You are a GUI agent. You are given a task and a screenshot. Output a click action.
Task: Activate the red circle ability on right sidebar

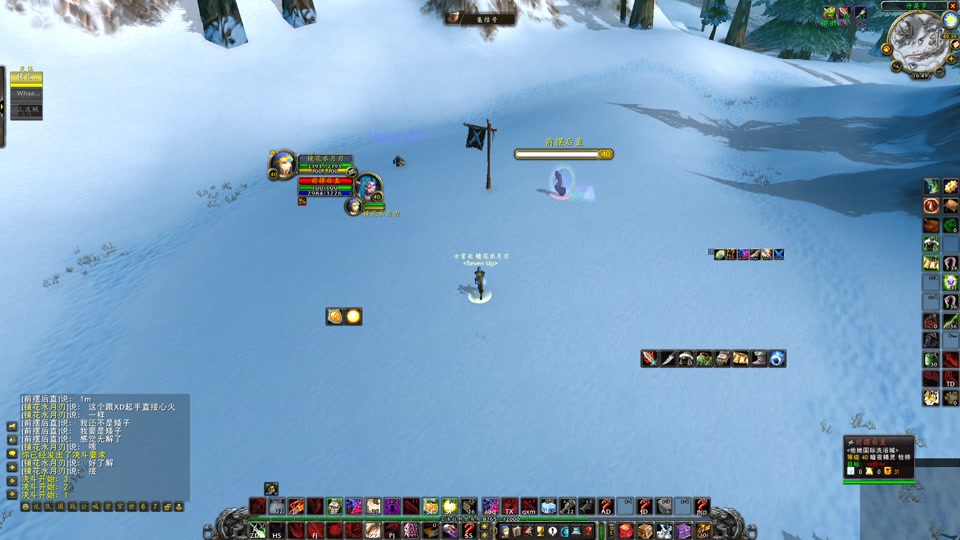click(931, 205)
